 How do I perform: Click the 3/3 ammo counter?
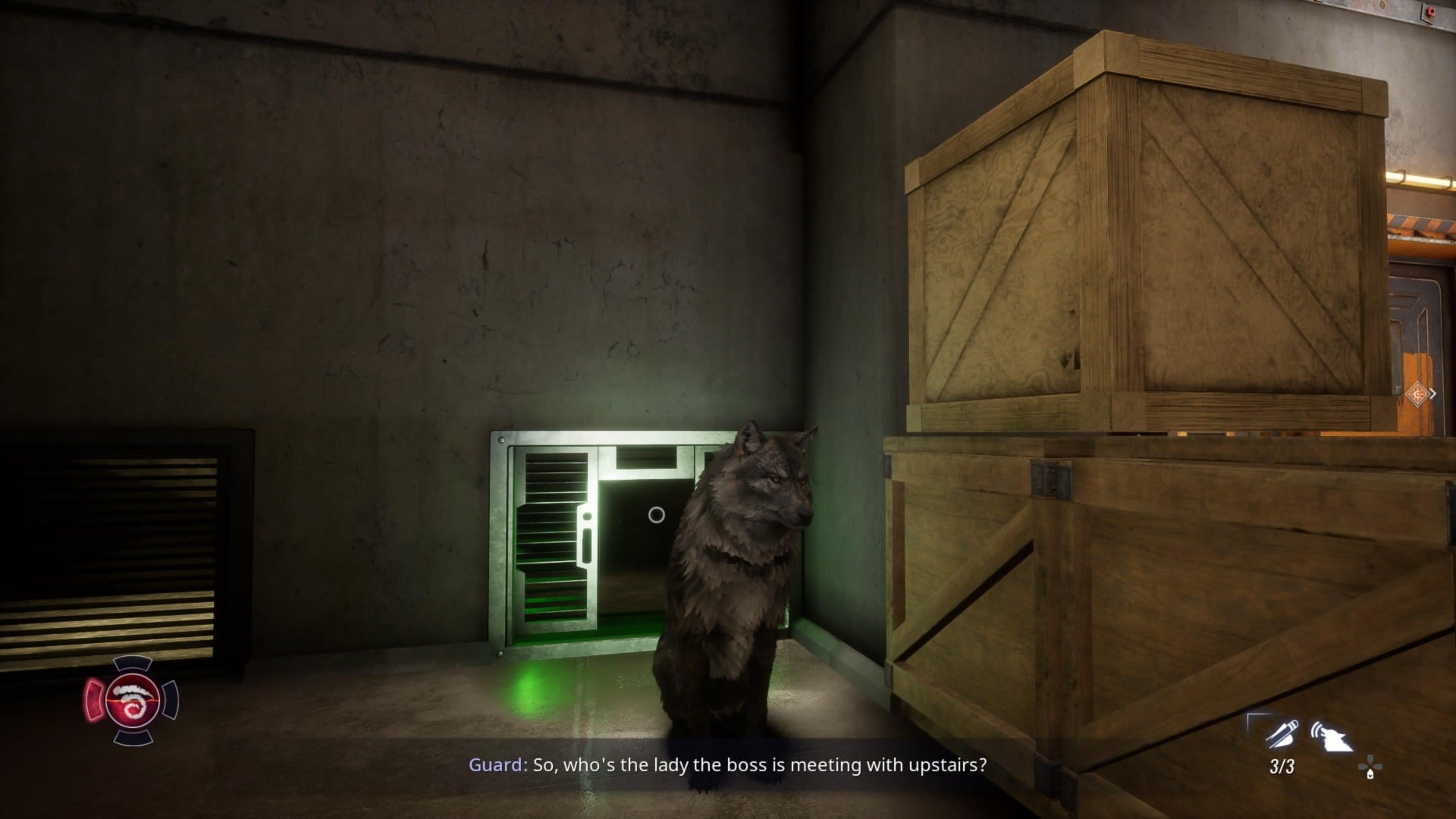click(x=1283, y=767)
